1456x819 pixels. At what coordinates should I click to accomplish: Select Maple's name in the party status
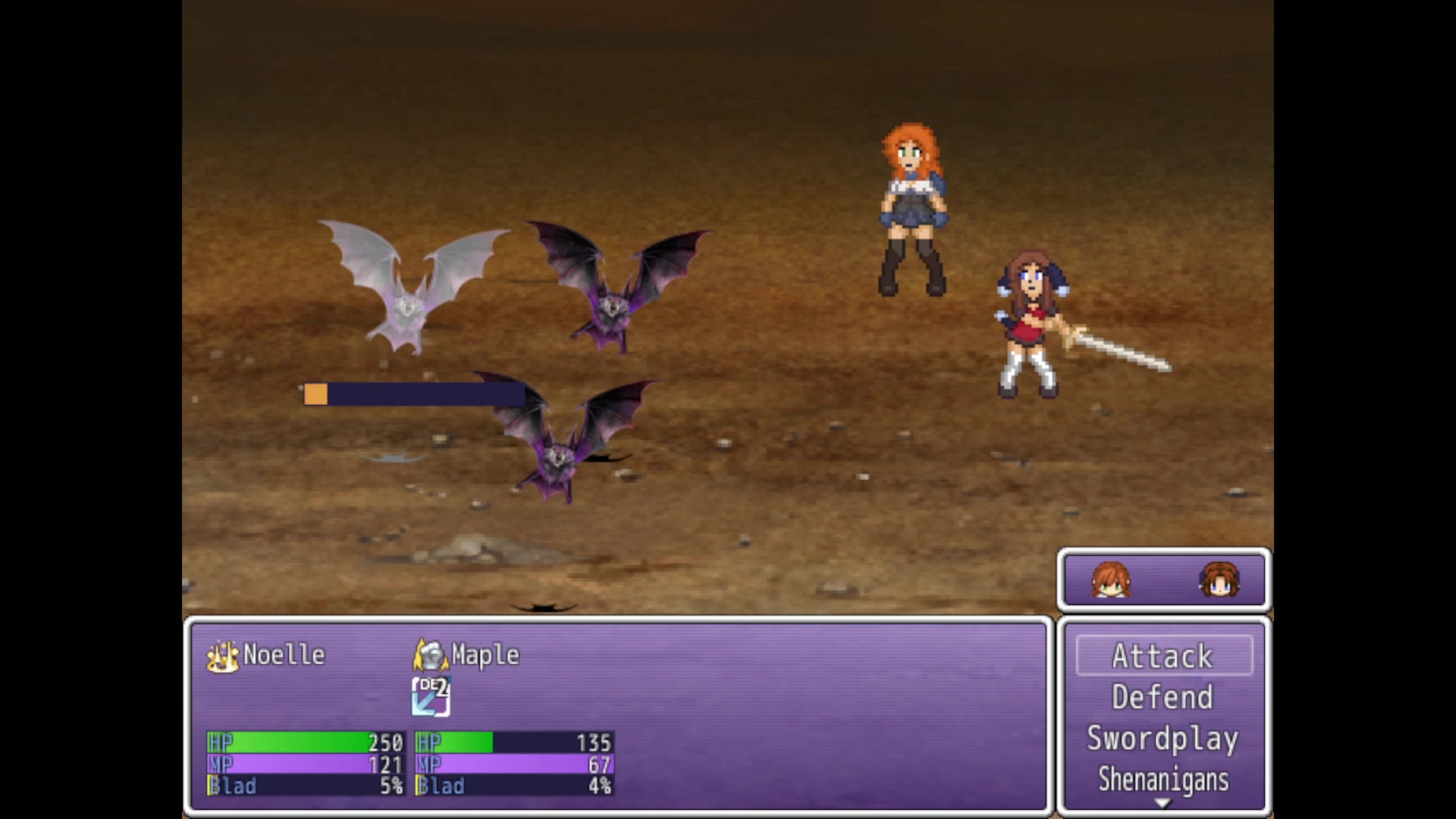pyautogui.click(x=485, y=655)
